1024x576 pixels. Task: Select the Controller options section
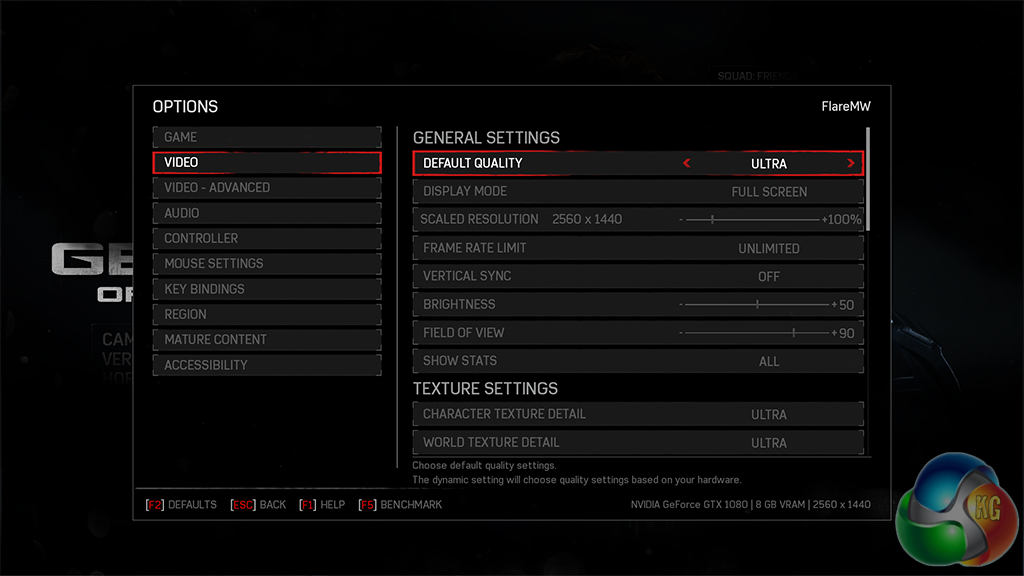click(x=266, y=238)
